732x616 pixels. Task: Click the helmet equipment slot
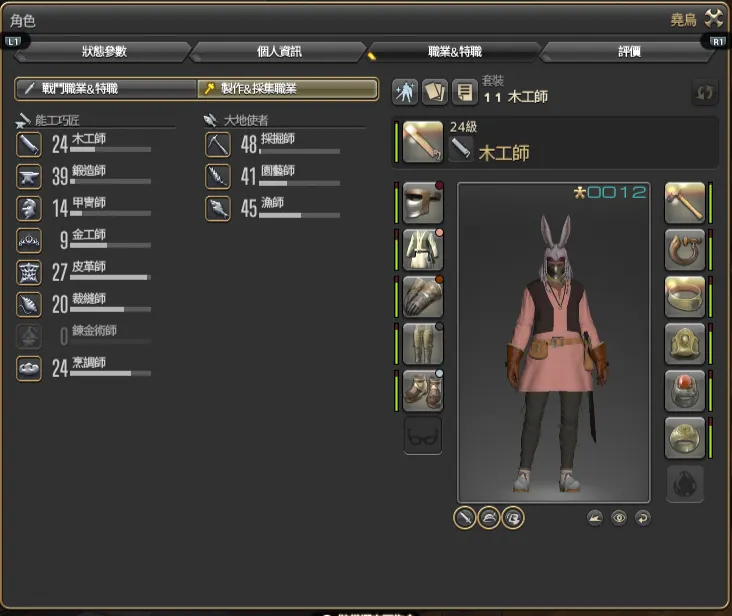tap(422, 202)
